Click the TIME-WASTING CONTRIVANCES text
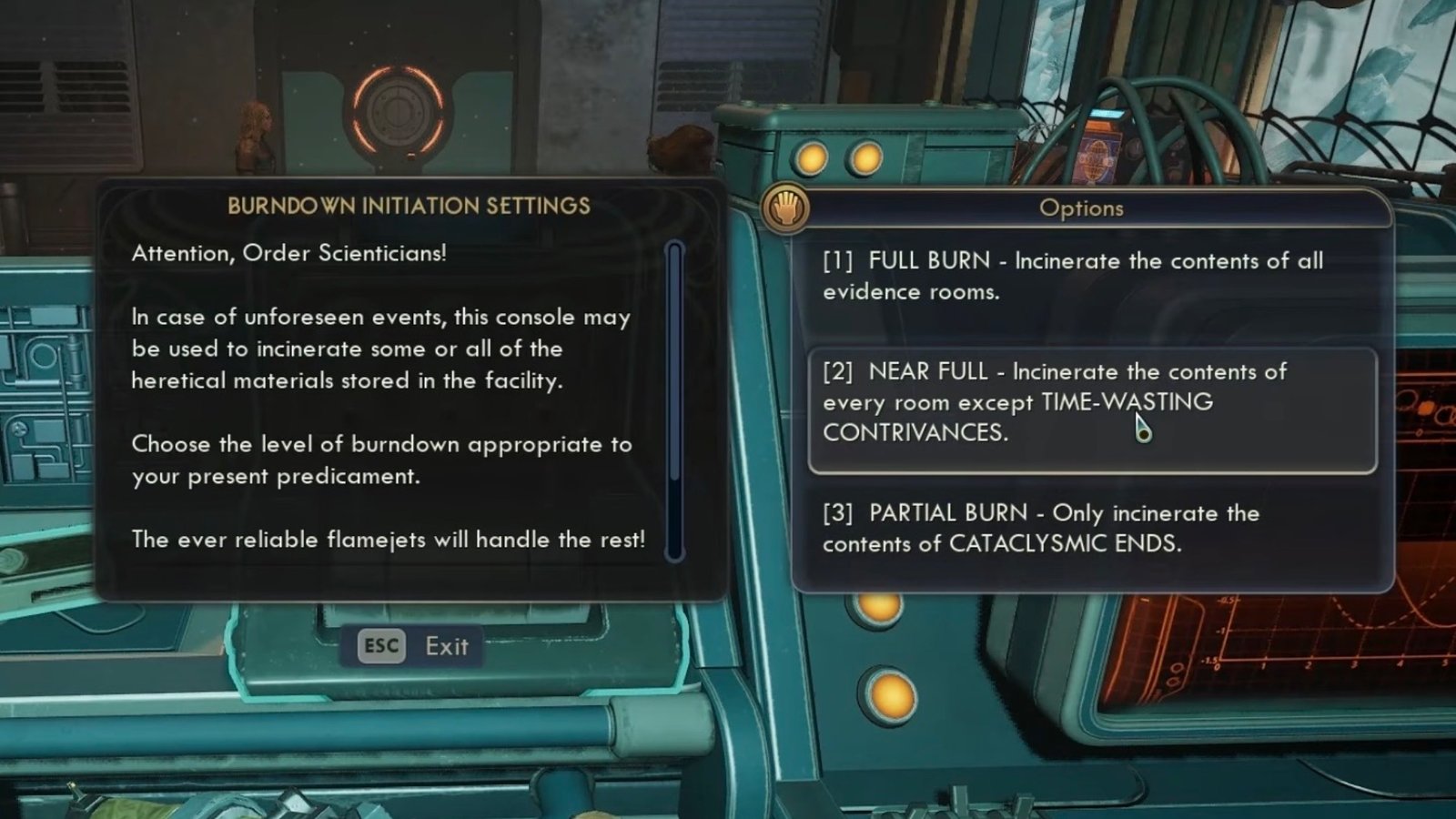The image size is (1456, 819). [x=1127, y=401]
